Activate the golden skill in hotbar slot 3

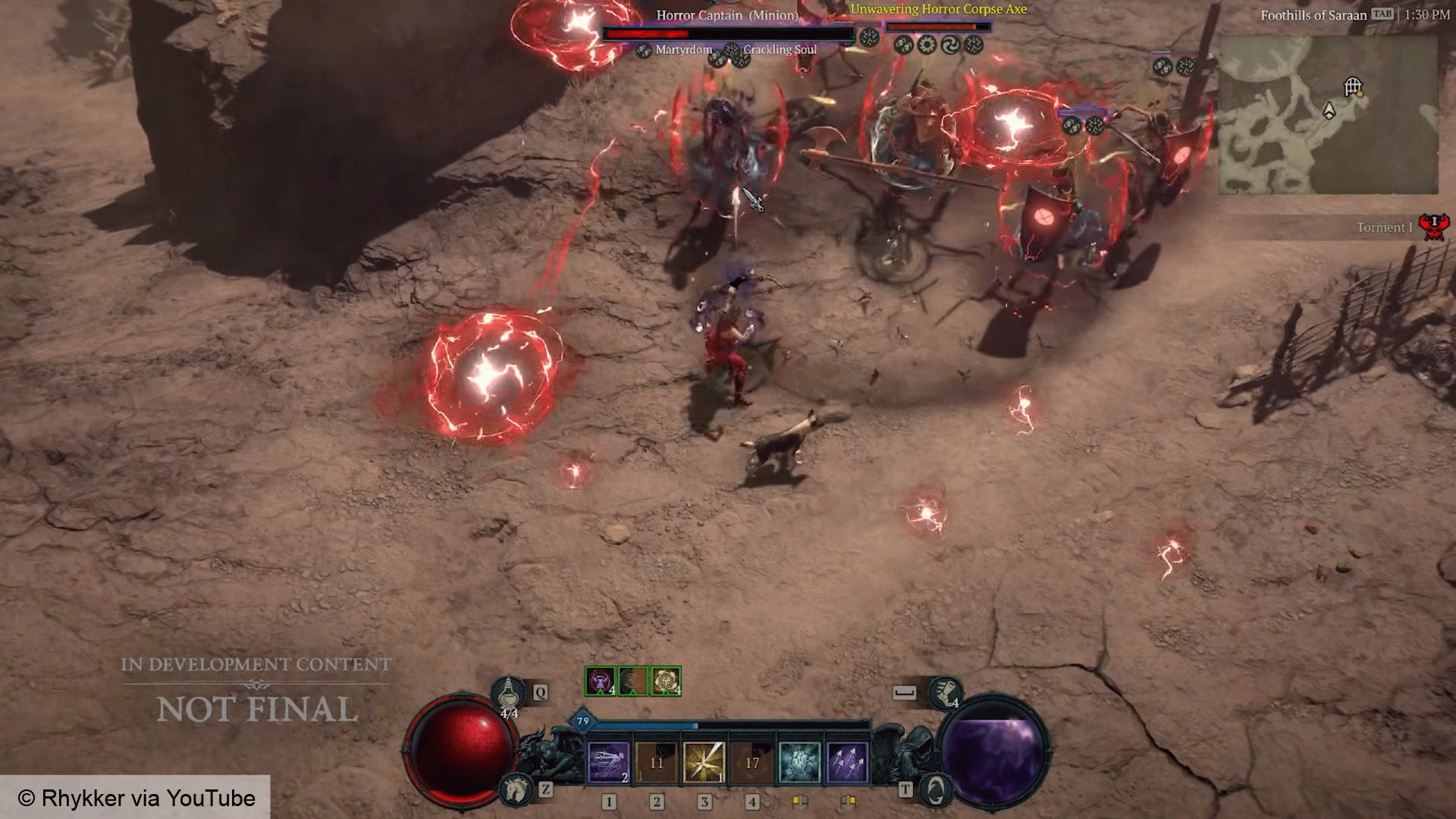(x=704, y=760)
